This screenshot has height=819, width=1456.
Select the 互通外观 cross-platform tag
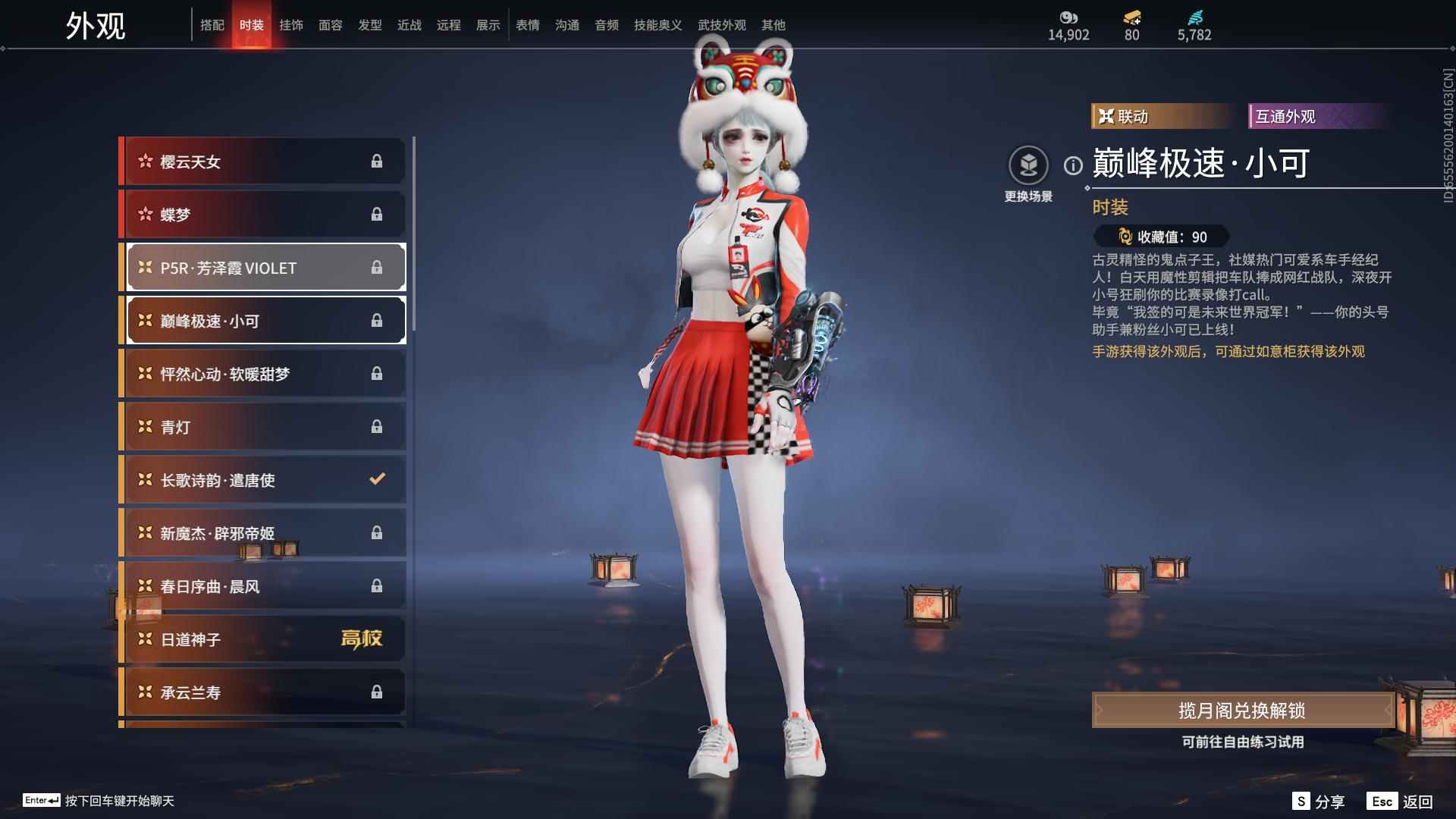pos(1317,115)
